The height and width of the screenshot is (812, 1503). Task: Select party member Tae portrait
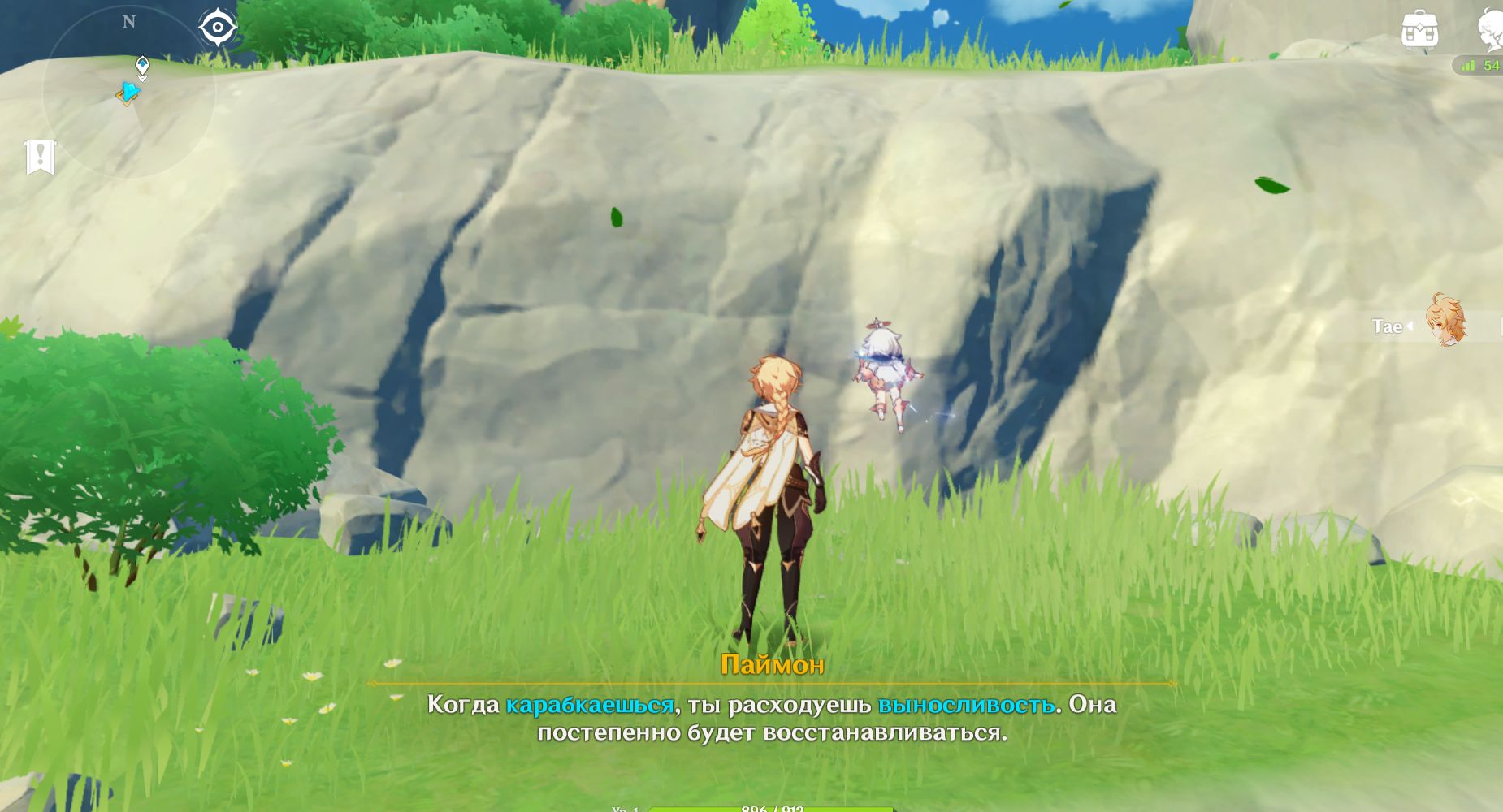[x=1446, y=322]
